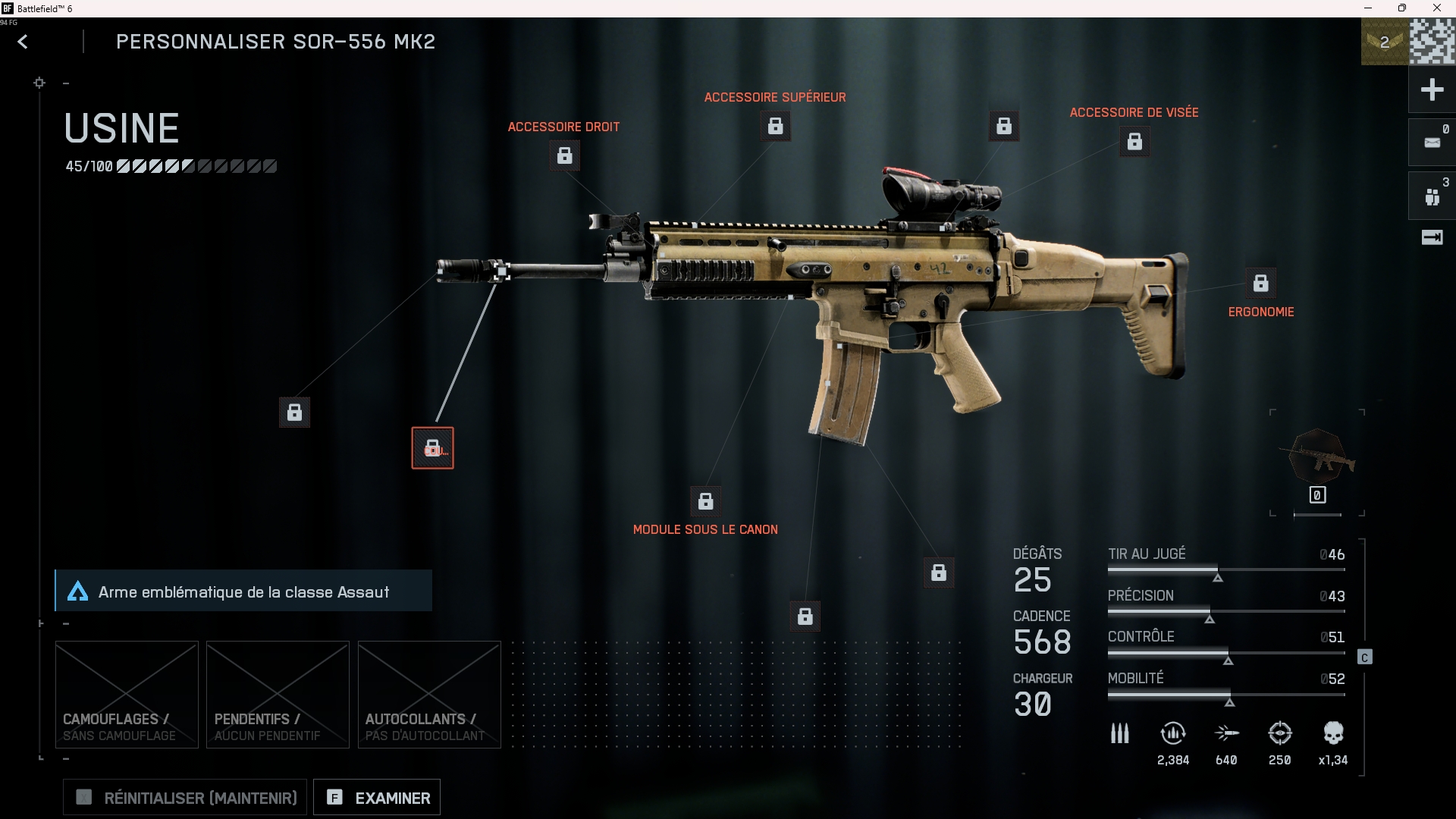Open the Camouflages tile
The height and width of the screenshot is (819, 1456).
coord(127,695)
